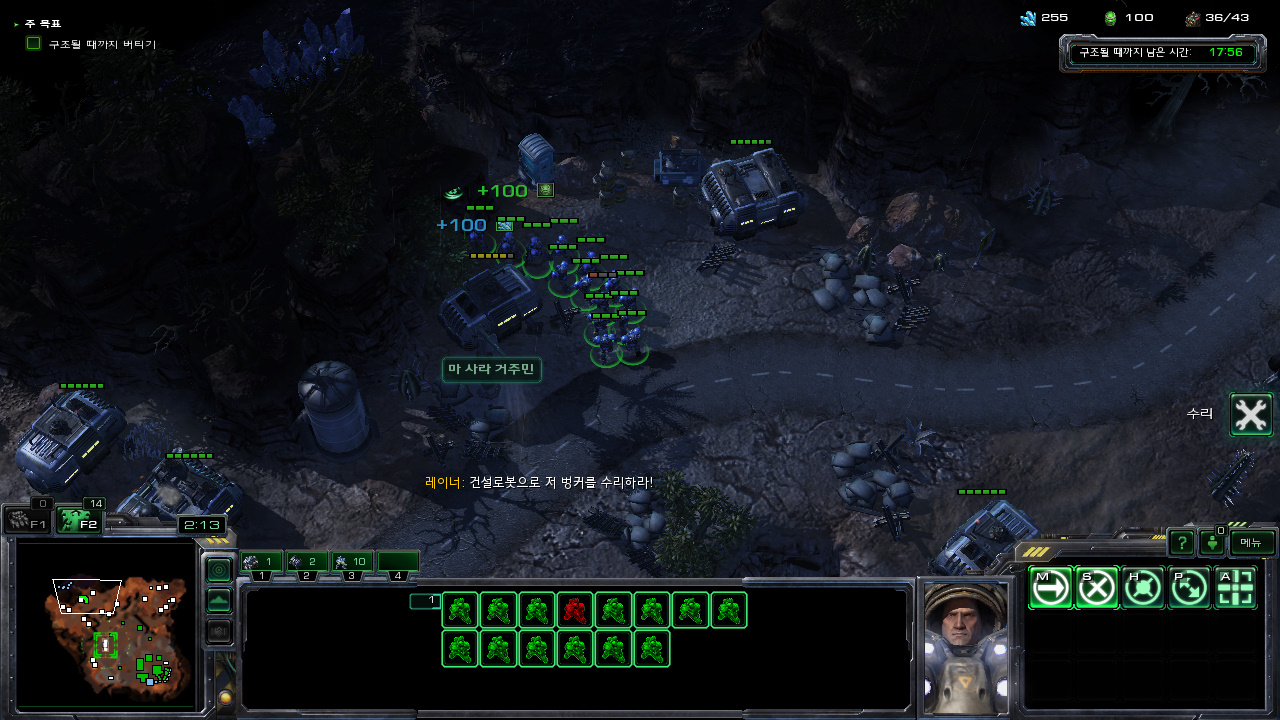Click the 수리 repair wrench button
Image resolution: width=1280 pixels, height=720 pixels.
(1250, 414)
